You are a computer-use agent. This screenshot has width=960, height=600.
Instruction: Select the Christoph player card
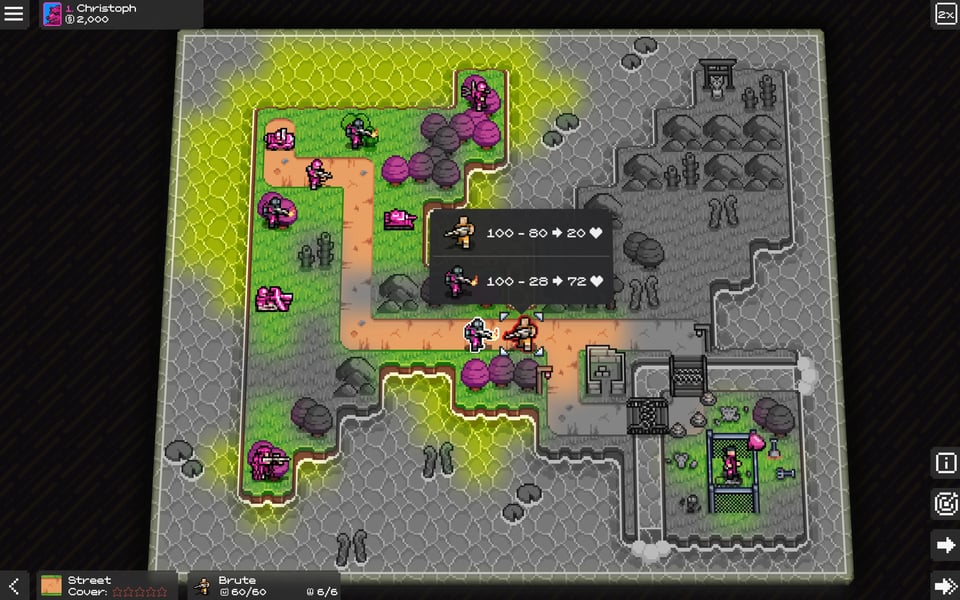[x=120, y=14]
